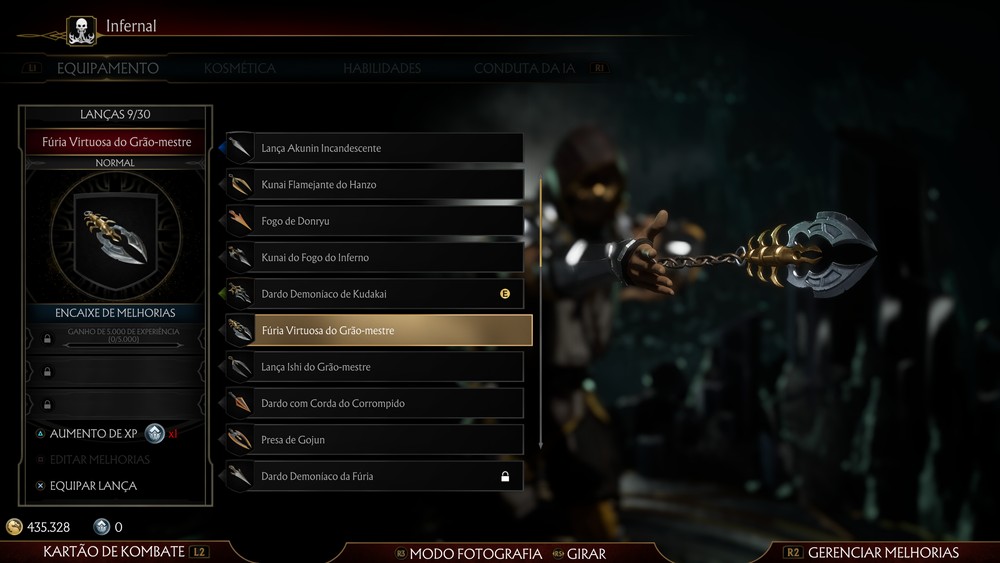Image resolution: width=1000 pixels, height=563 pixels.
Task: Choose Lança Ishi do Grão-mestre
Action: (x=374, y=367)
